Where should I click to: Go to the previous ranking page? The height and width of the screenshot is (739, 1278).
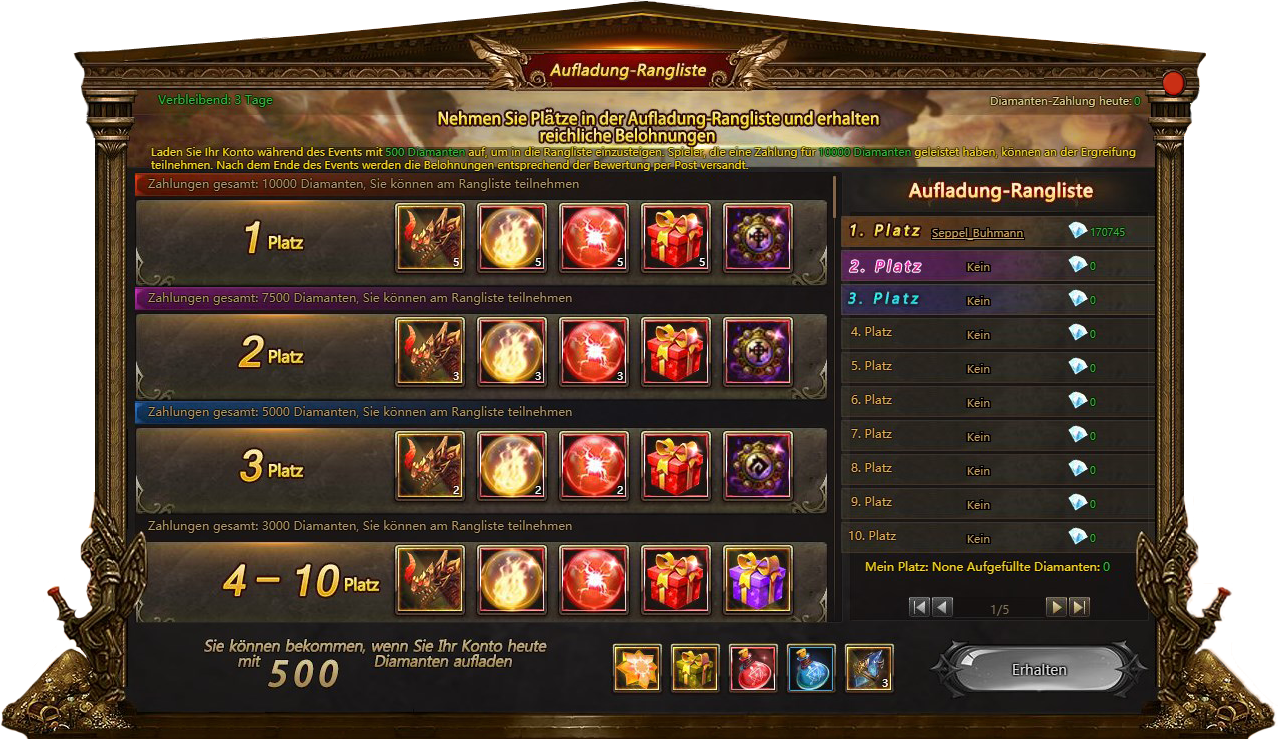coord(942,607)
